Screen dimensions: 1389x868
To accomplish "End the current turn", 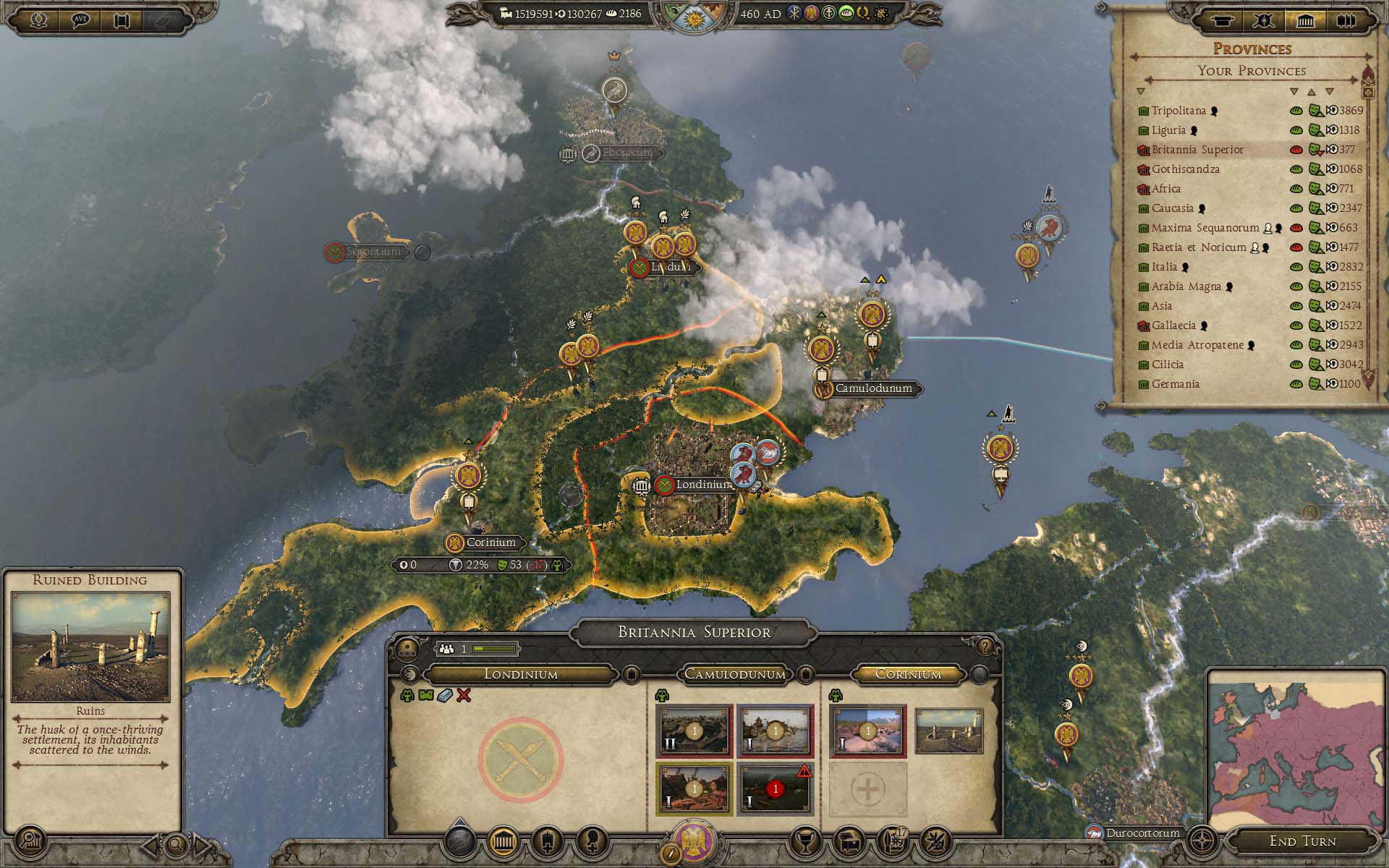I will (1302, 841).
